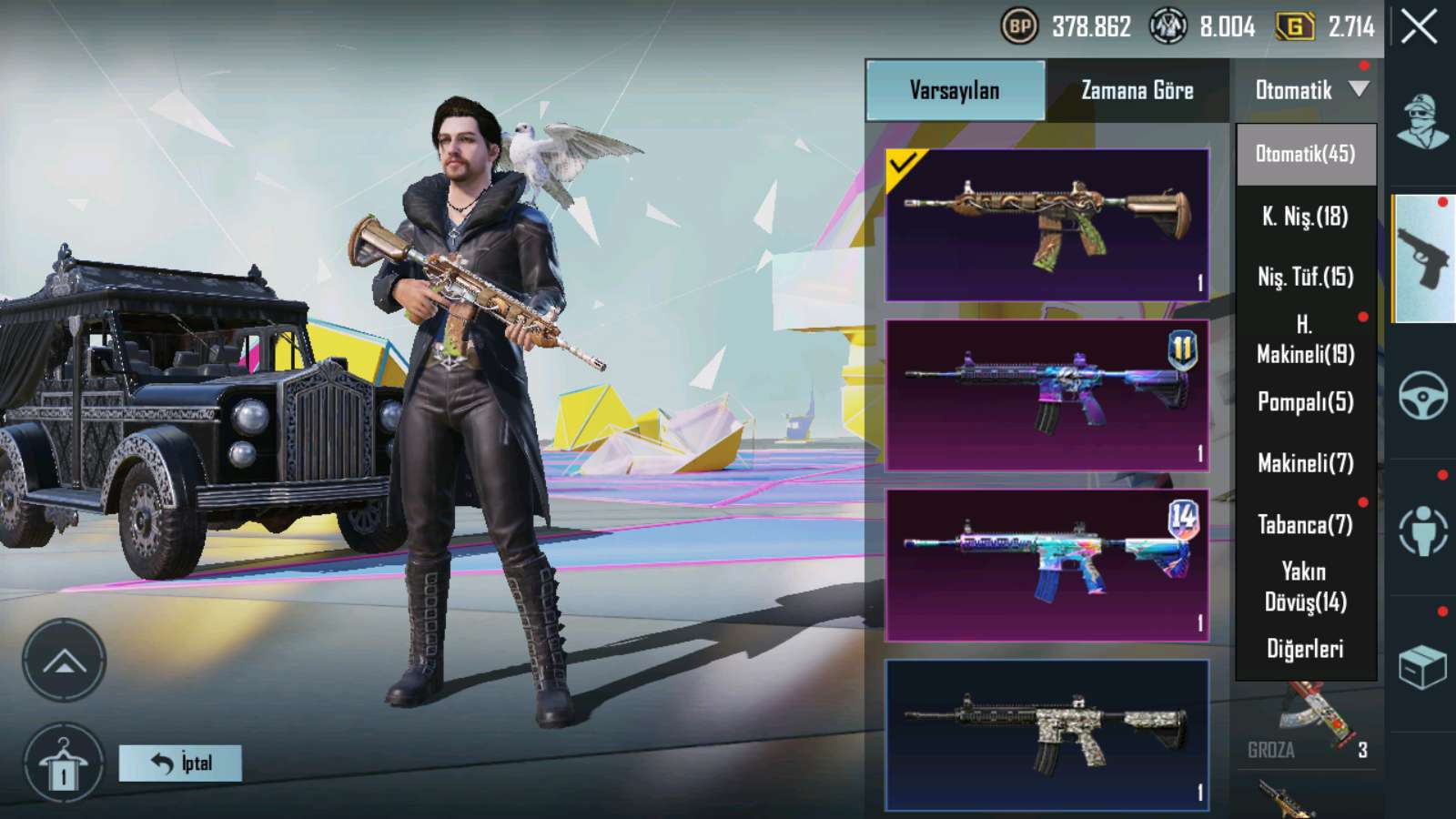Image resolution: width=1456 pixels, height=819 pixels.
Task: Show Pompalı(5) shotgun skins
Action: 1305,401
